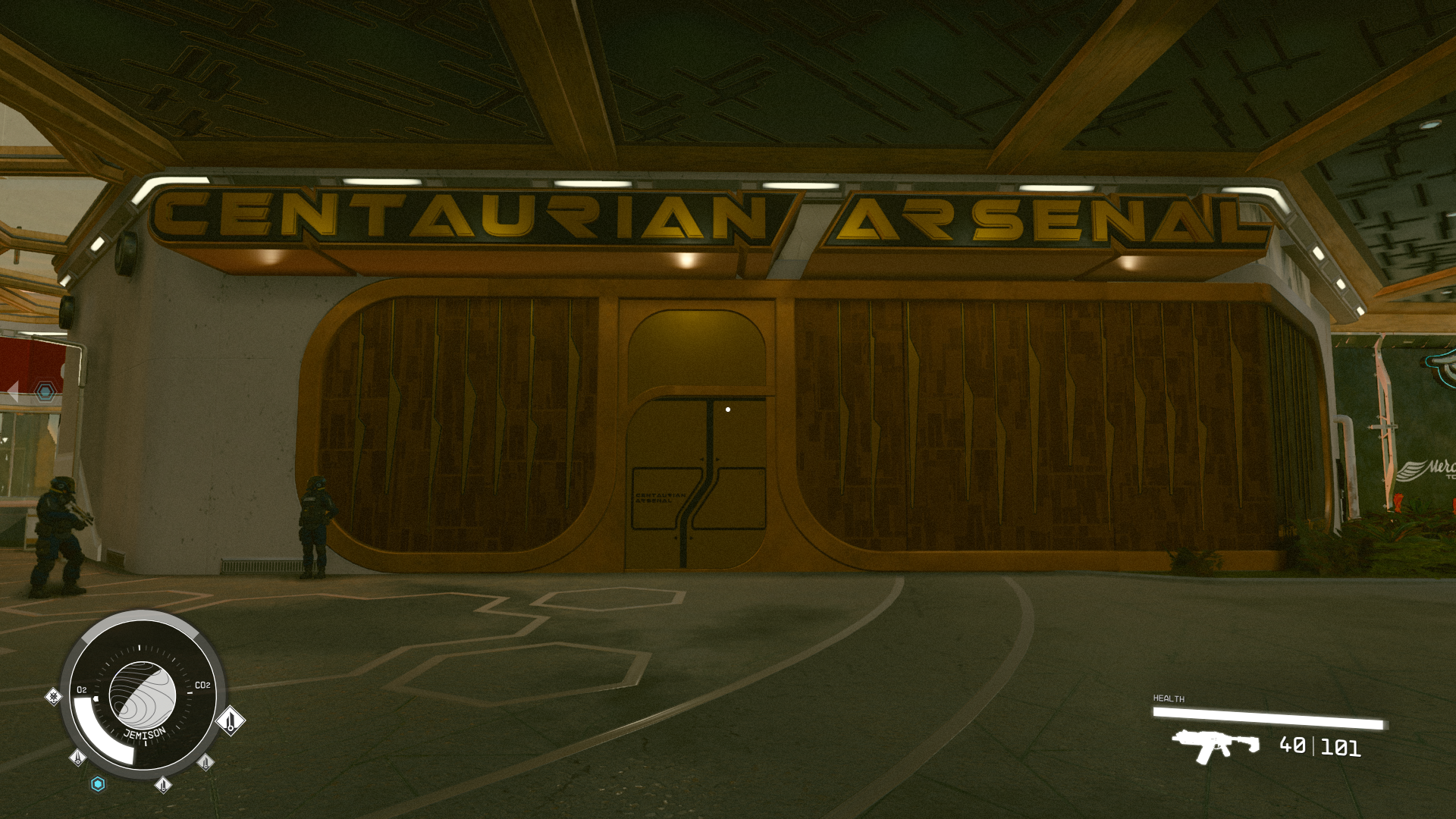This screenshot has height=819, width=1456.
Task: Toggle the CO2 indicator on the compass
Action: point(203,685)
